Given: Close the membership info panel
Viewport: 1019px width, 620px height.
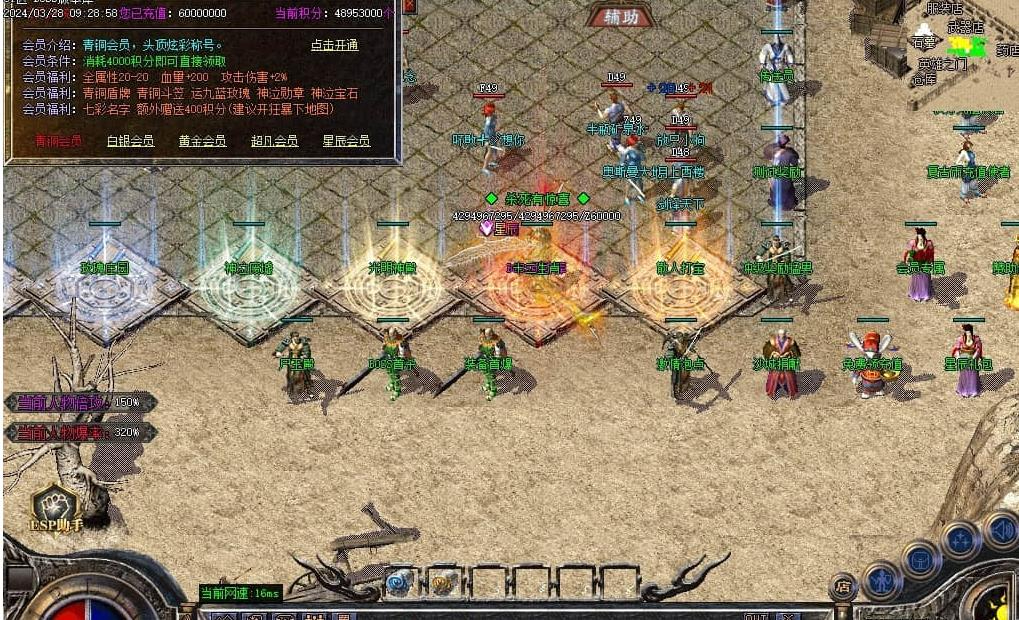Looking at the screenshot, I should (408, 6).
